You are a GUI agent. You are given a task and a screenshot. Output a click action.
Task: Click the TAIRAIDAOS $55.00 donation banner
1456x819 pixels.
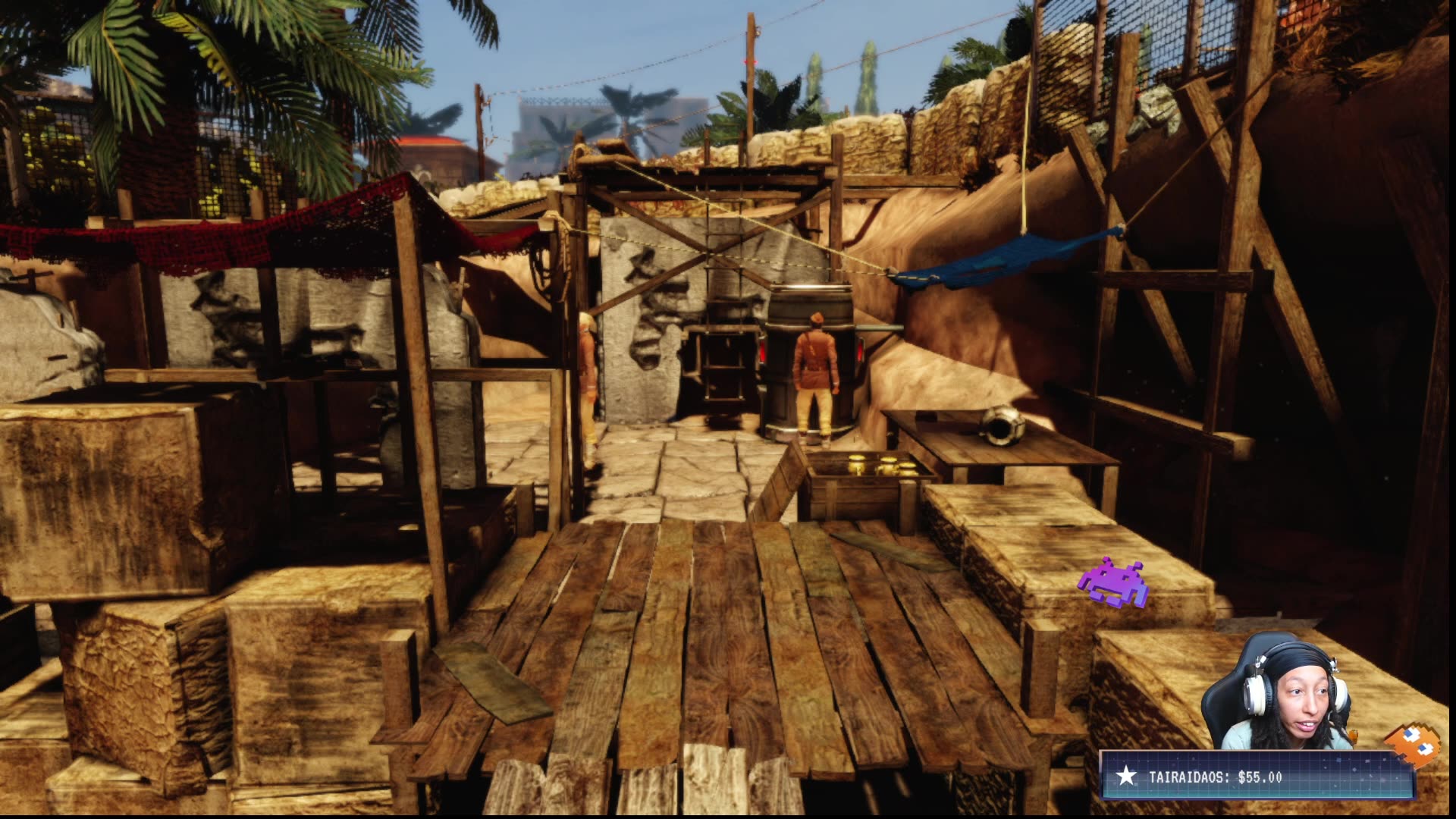click(x=1257, y=776)
